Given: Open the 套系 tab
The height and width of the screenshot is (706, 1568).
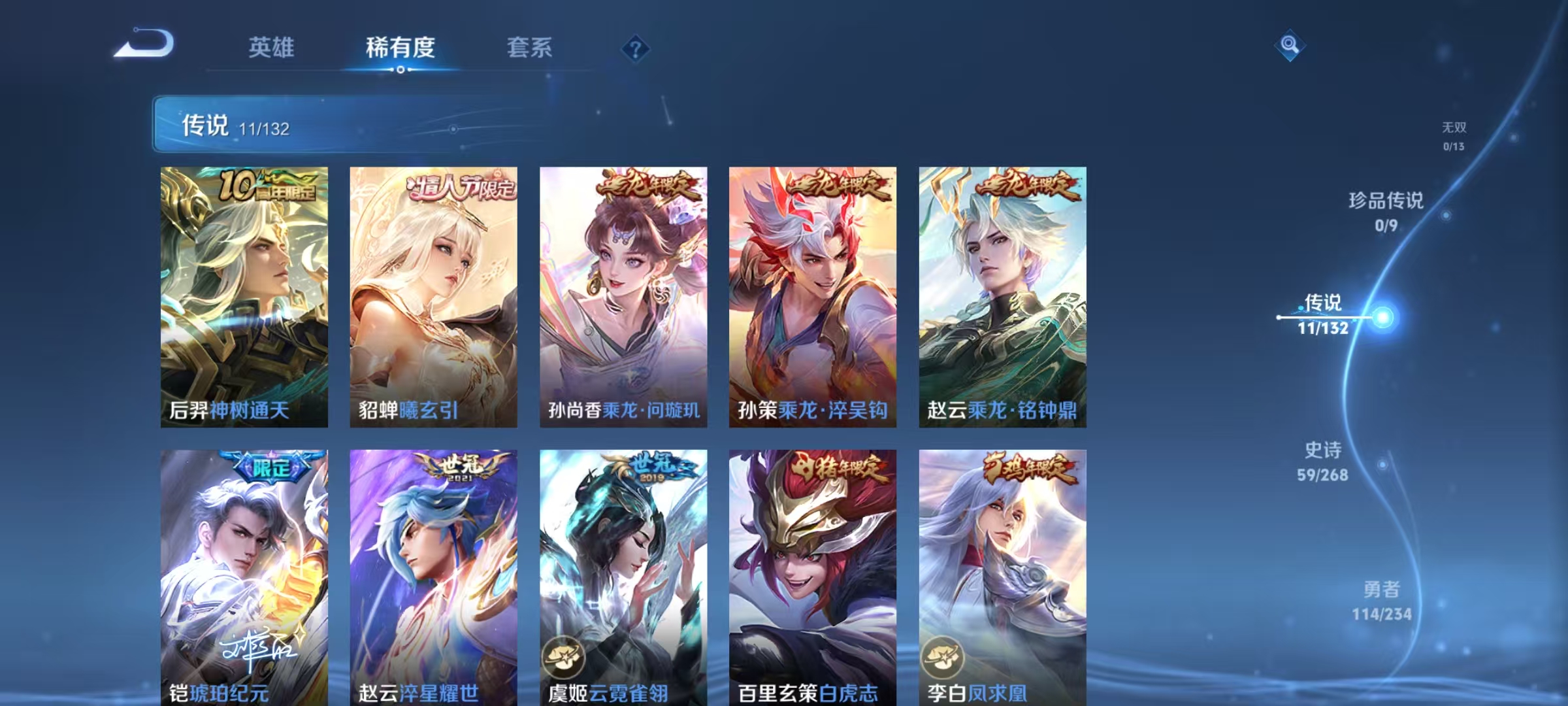Looking at the screenshot, I should point(530,48).
